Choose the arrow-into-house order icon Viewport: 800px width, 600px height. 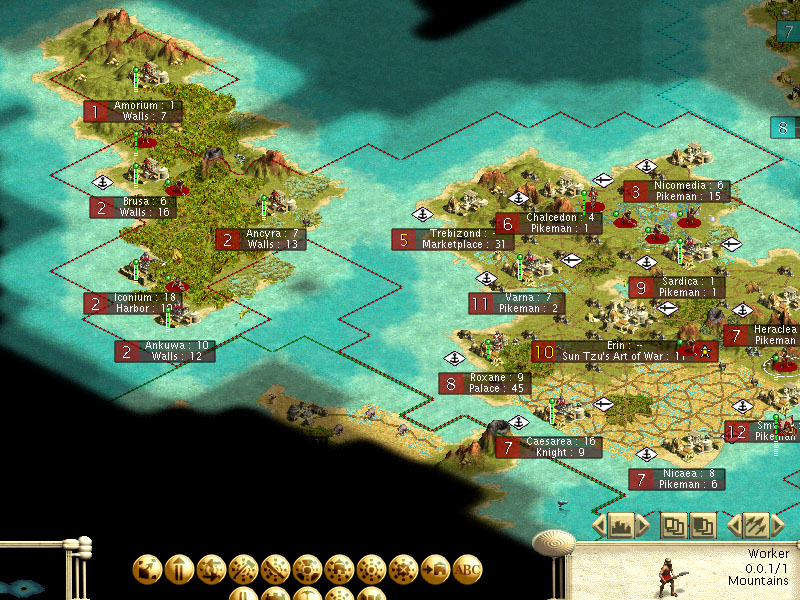(435, 570)
